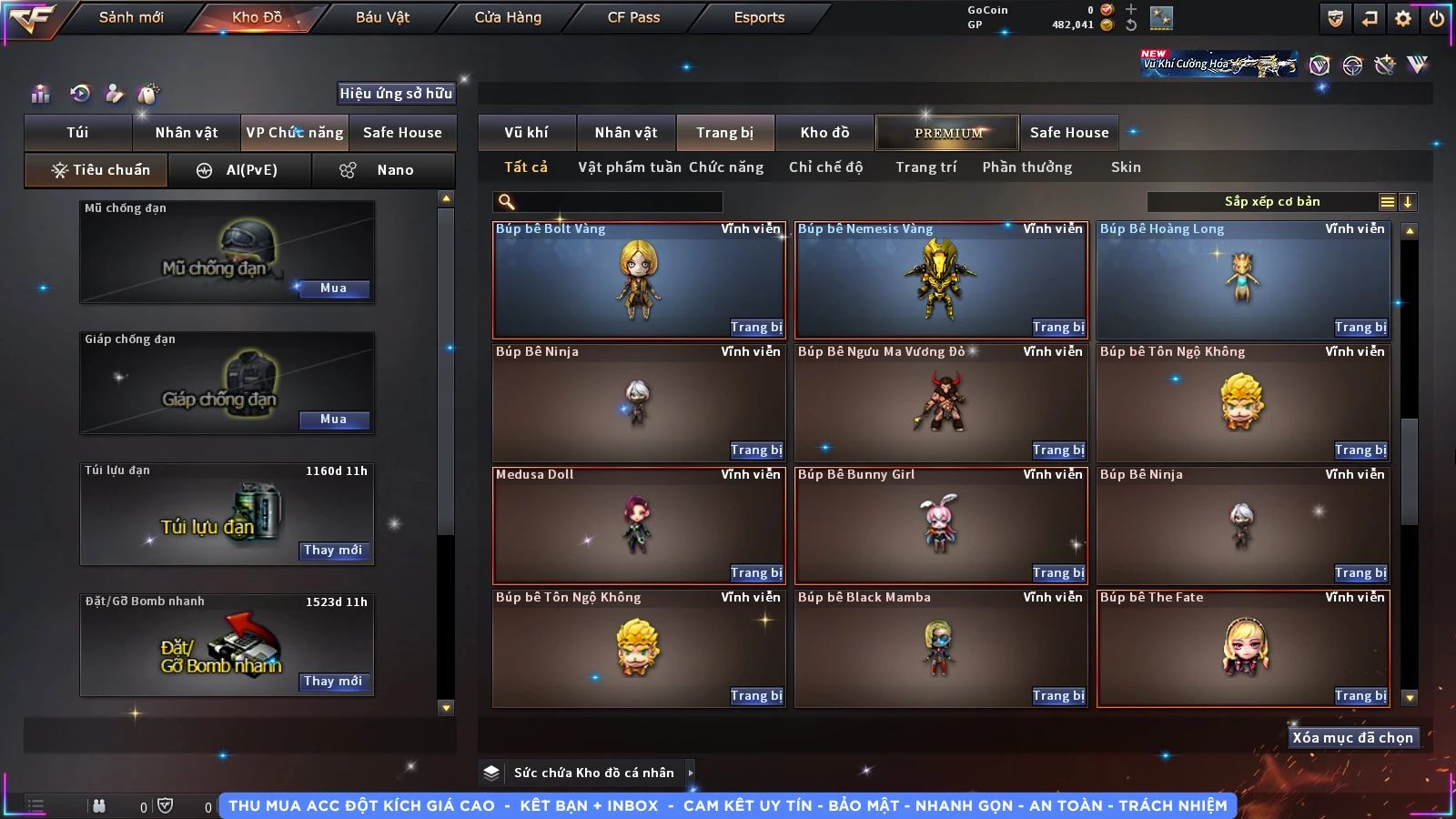Open the Sắp xếp cơ bản sort dropdown

[1272, 202]
